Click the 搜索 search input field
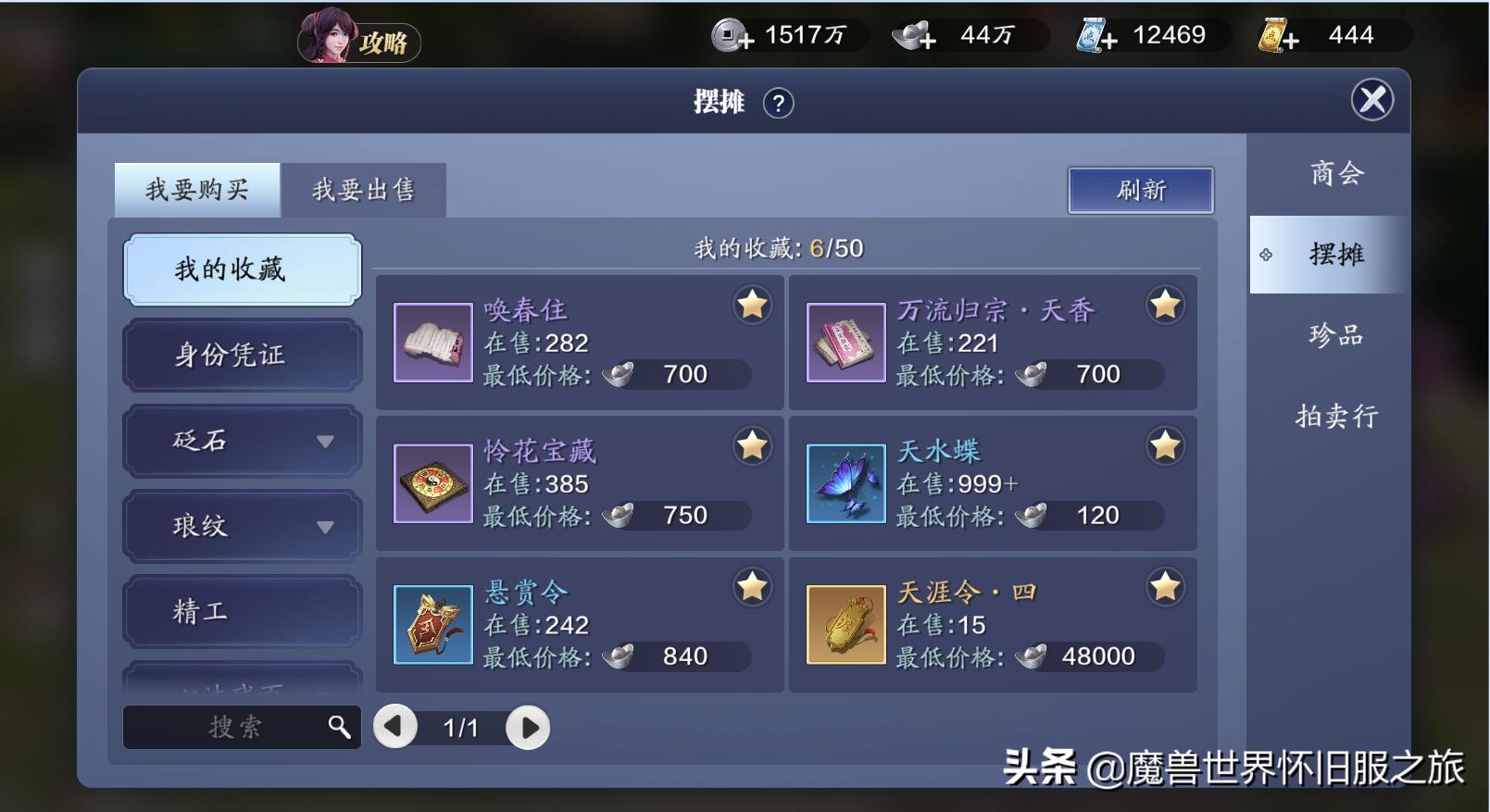The image size is (1490, 812). (x=232, y=728)
